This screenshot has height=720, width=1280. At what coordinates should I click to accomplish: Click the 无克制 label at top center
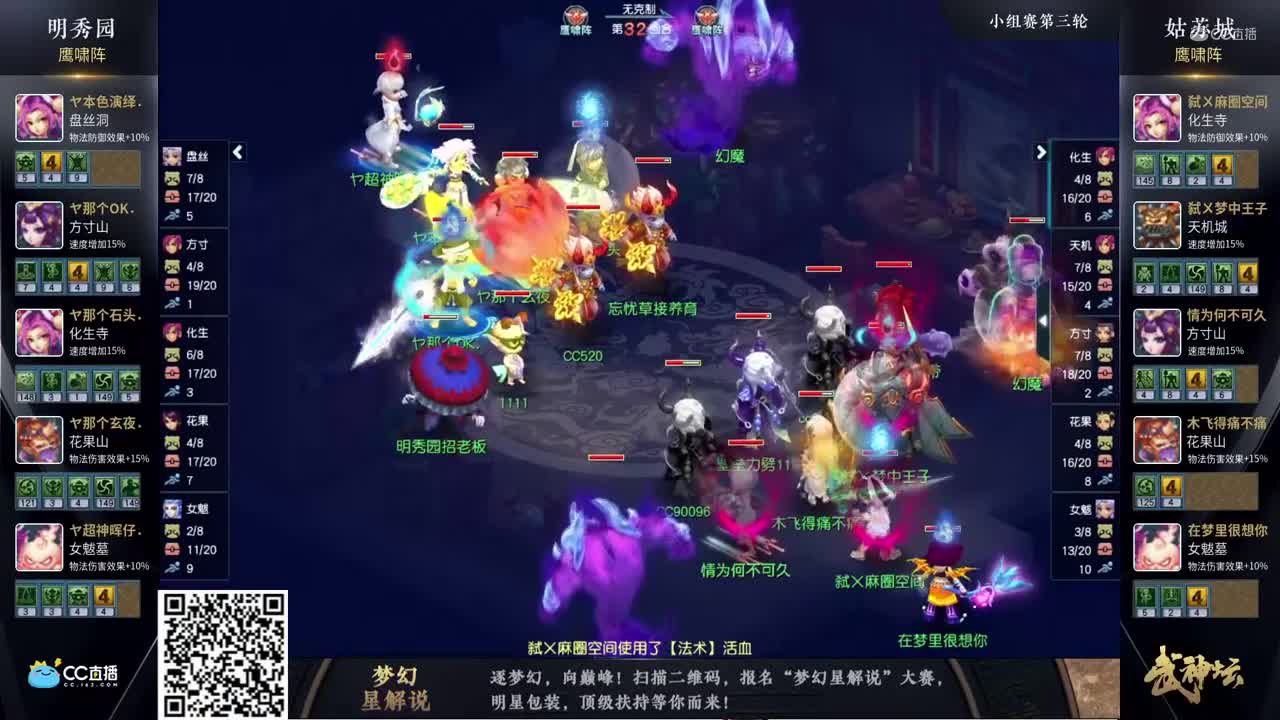(640, 12)
